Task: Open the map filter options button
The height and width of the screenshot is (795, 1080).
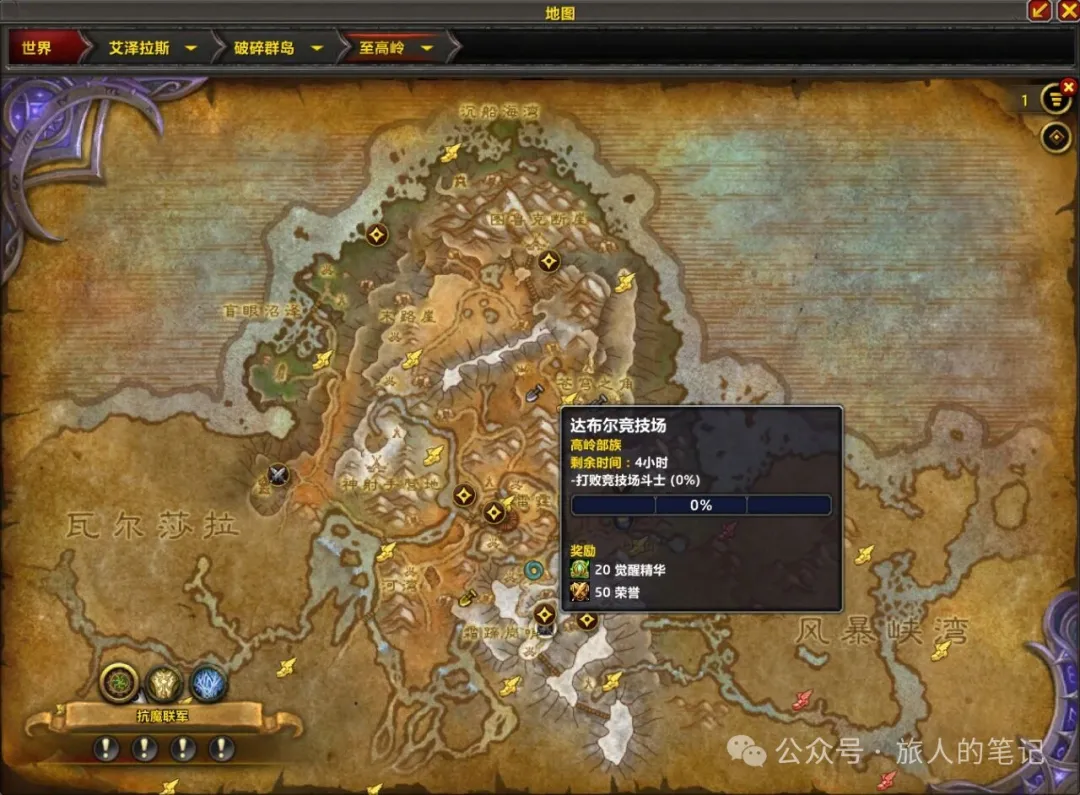Action: 1055,100
